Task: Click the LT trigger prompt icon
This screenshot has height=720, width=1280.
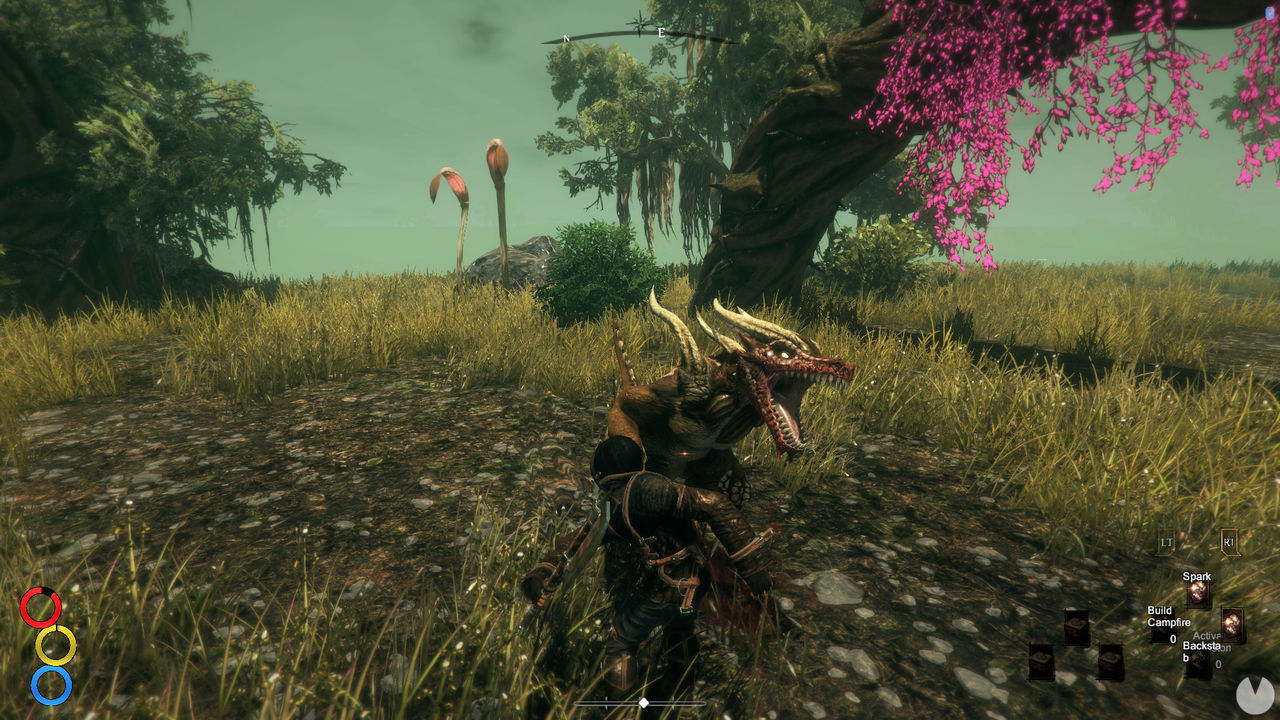Action: (1166, 541)
